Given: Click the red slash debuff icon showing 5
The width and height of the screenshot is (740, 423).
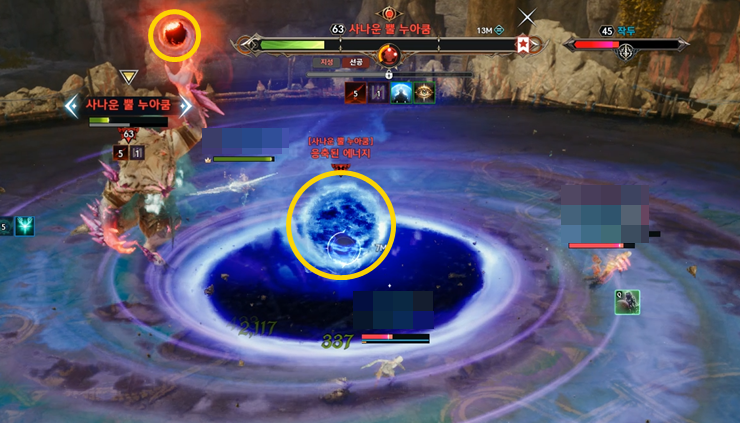Looking at the screenshot, I should tap(355, 92).
